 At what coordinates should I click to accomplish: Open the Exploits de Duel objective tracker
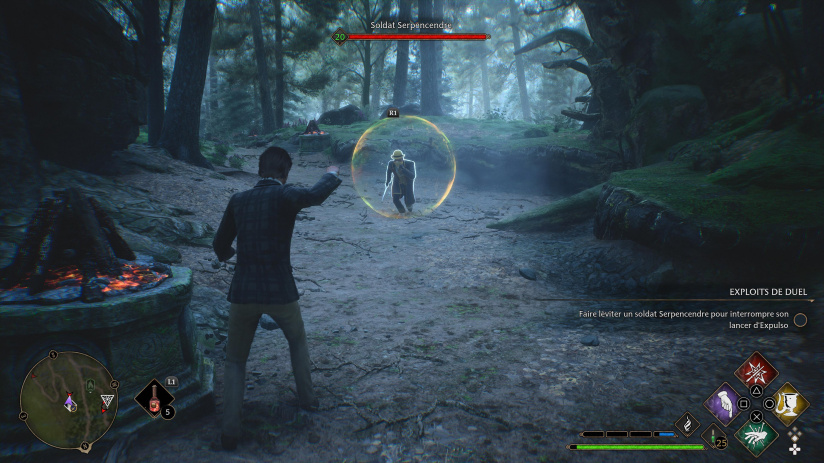tap(766, 293)
